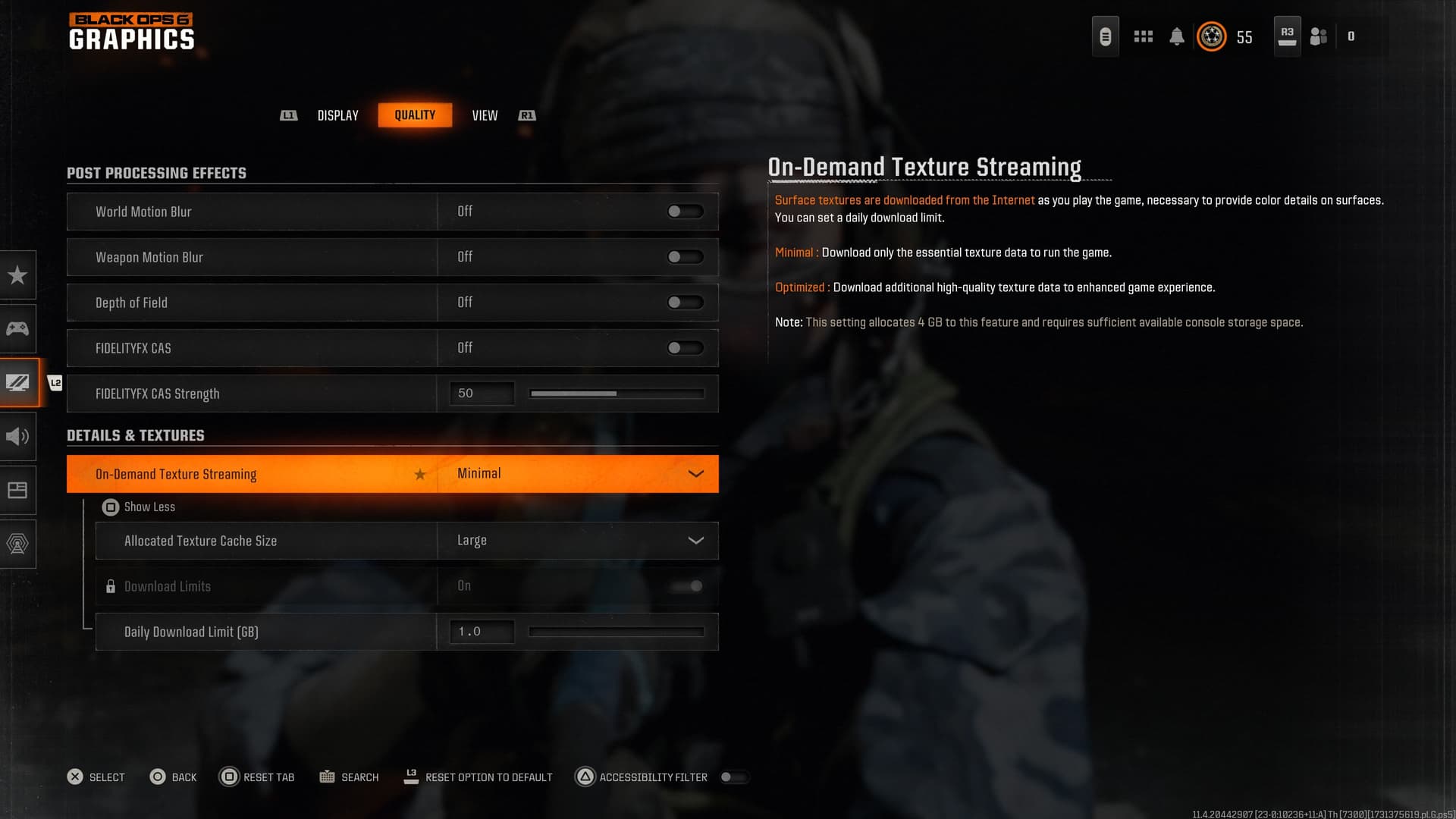Image resolution: width=1456 pixels, height=819 pixels.
Task: Open the View tab
Action: click(x=485, y=115)
